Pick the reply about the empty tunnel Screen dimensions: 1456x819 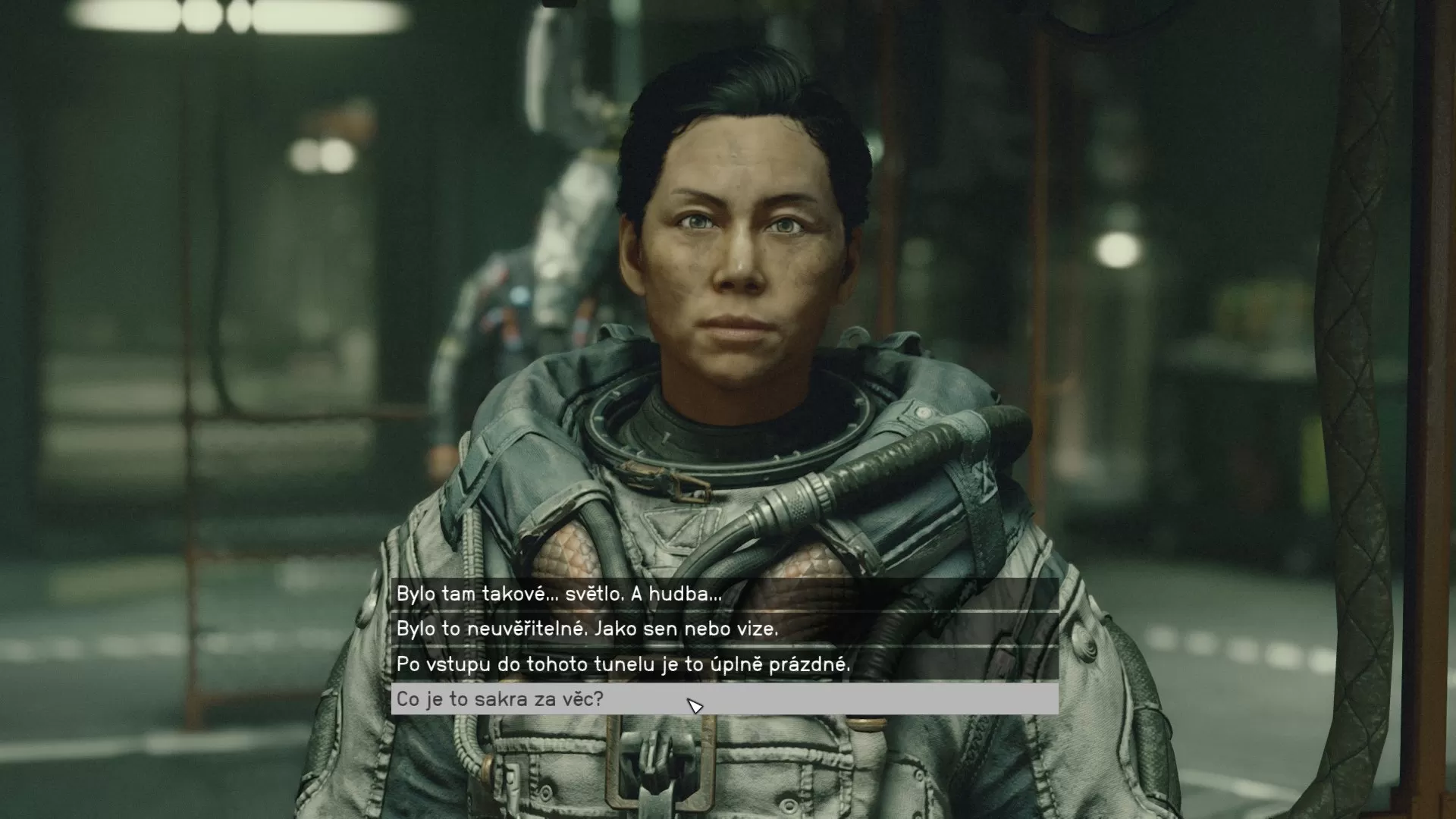point(623,664)
